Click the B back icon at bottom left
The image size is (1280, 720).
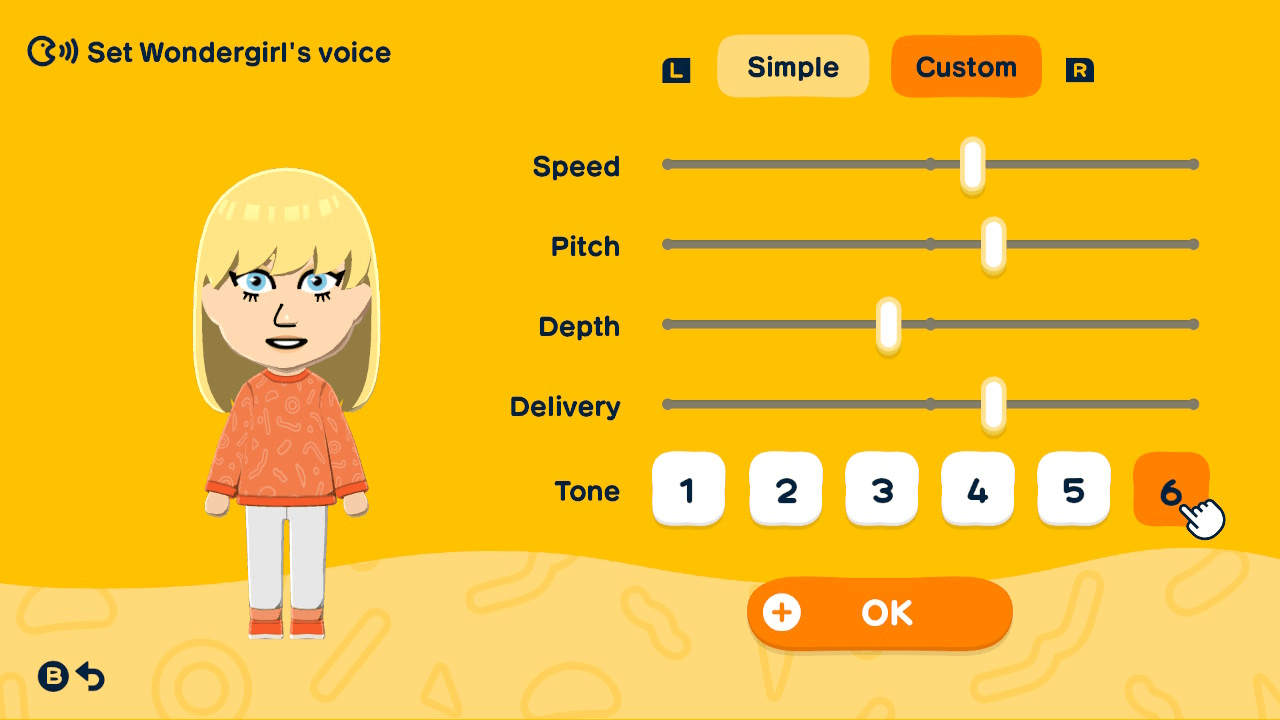click(51, 677)
